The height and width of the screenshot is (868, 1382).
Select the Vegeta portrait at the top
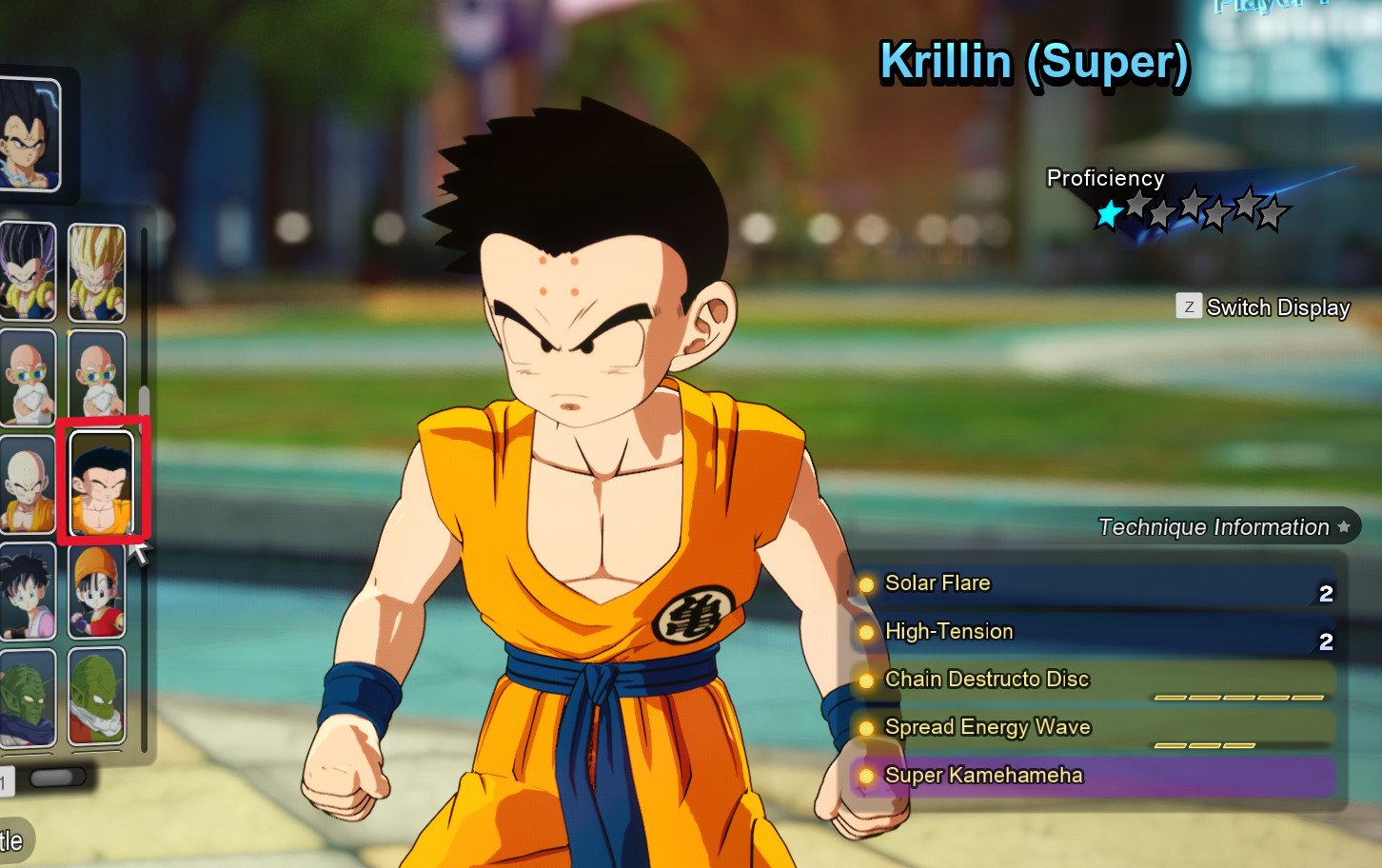[x=29, y=133]
